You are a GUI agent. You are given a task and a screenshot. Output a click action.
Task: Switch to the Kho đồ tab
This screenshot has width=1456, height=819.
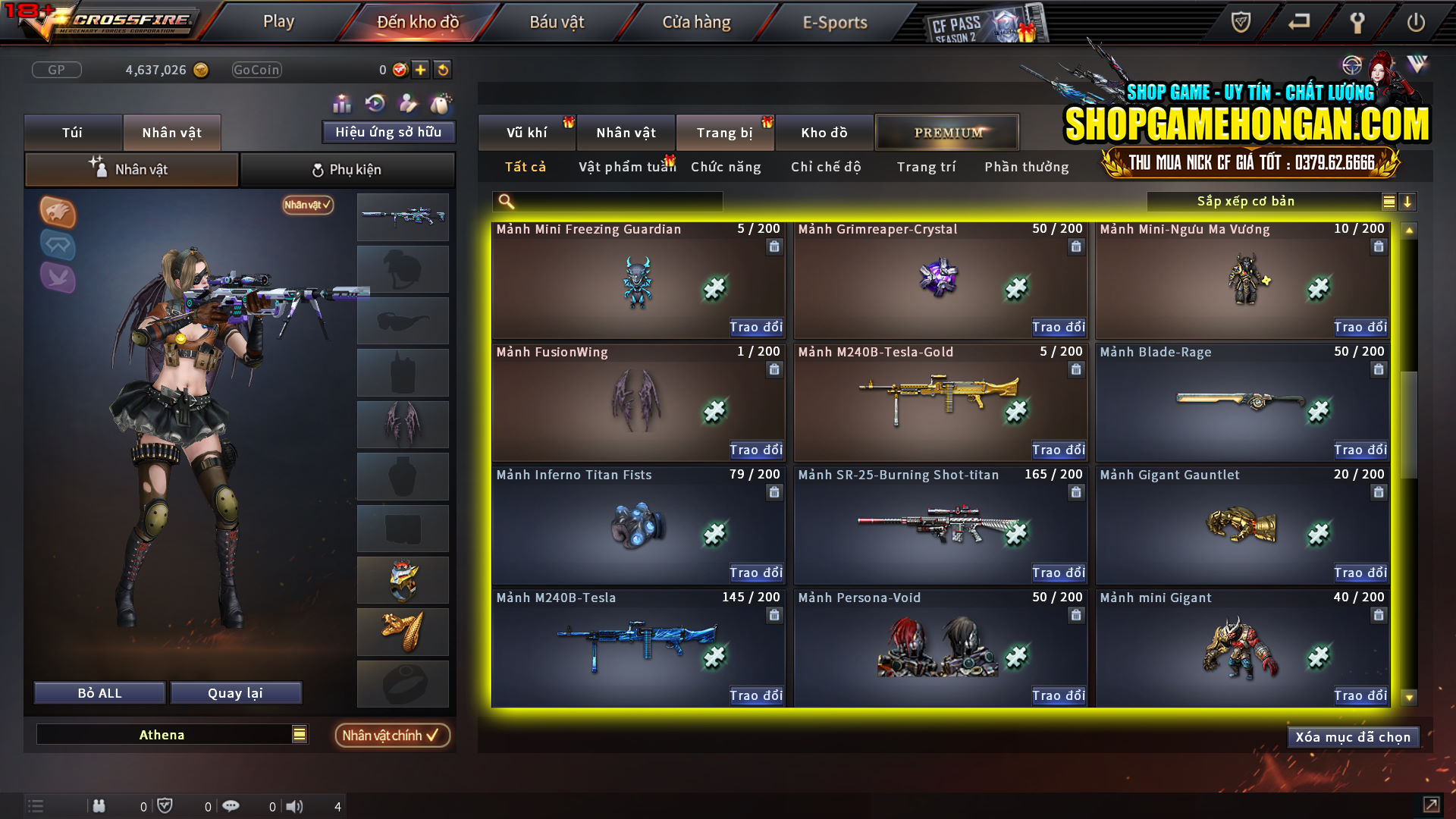tap(824, 132)
